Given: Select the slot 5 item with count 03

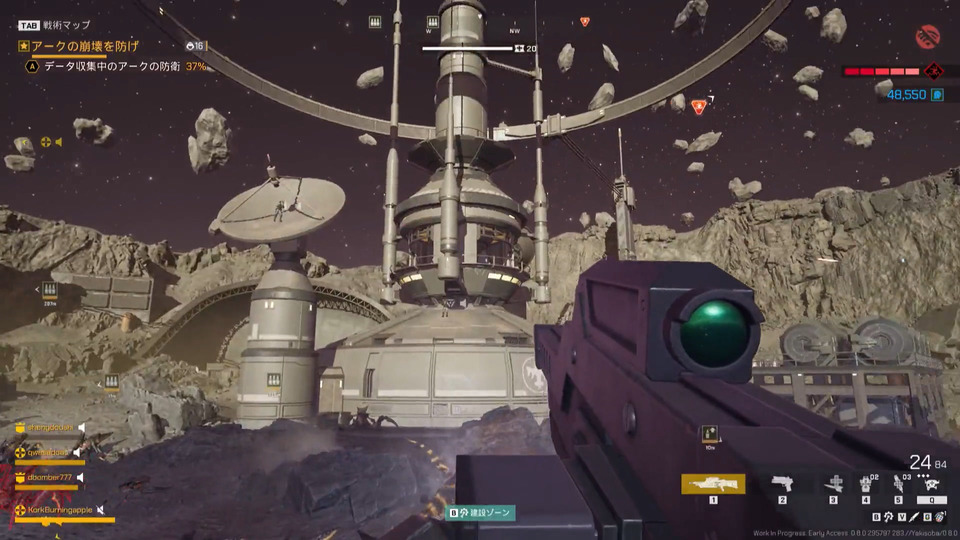Looking at the screenshot, I should click(x=898, y=484).
